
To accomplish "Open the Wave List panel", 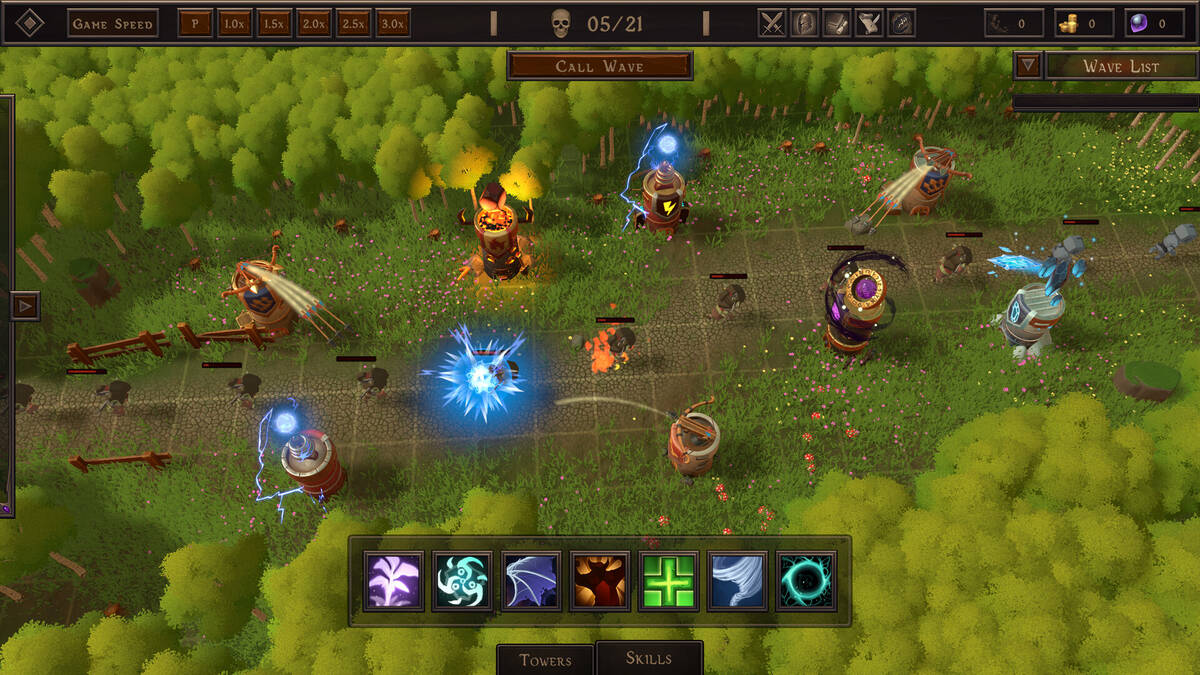I will click(x=1121, y=66).
